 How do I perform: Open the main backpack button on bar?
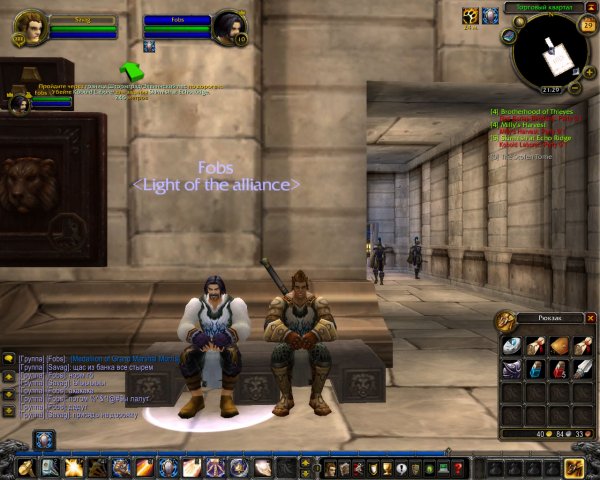click(x=574, y=467)
